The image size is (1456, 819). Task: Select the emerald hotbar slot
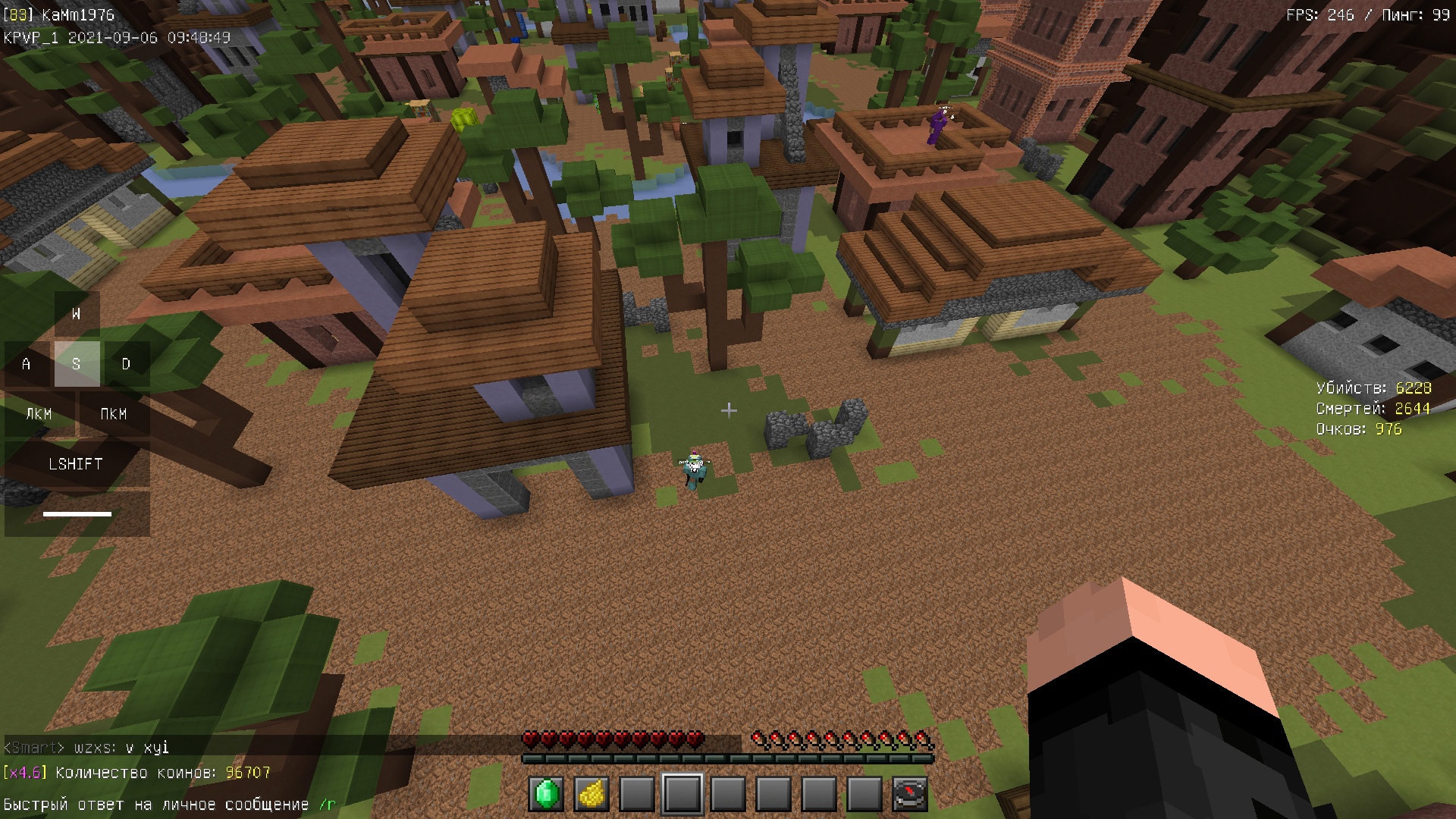[x=546, y=794]
